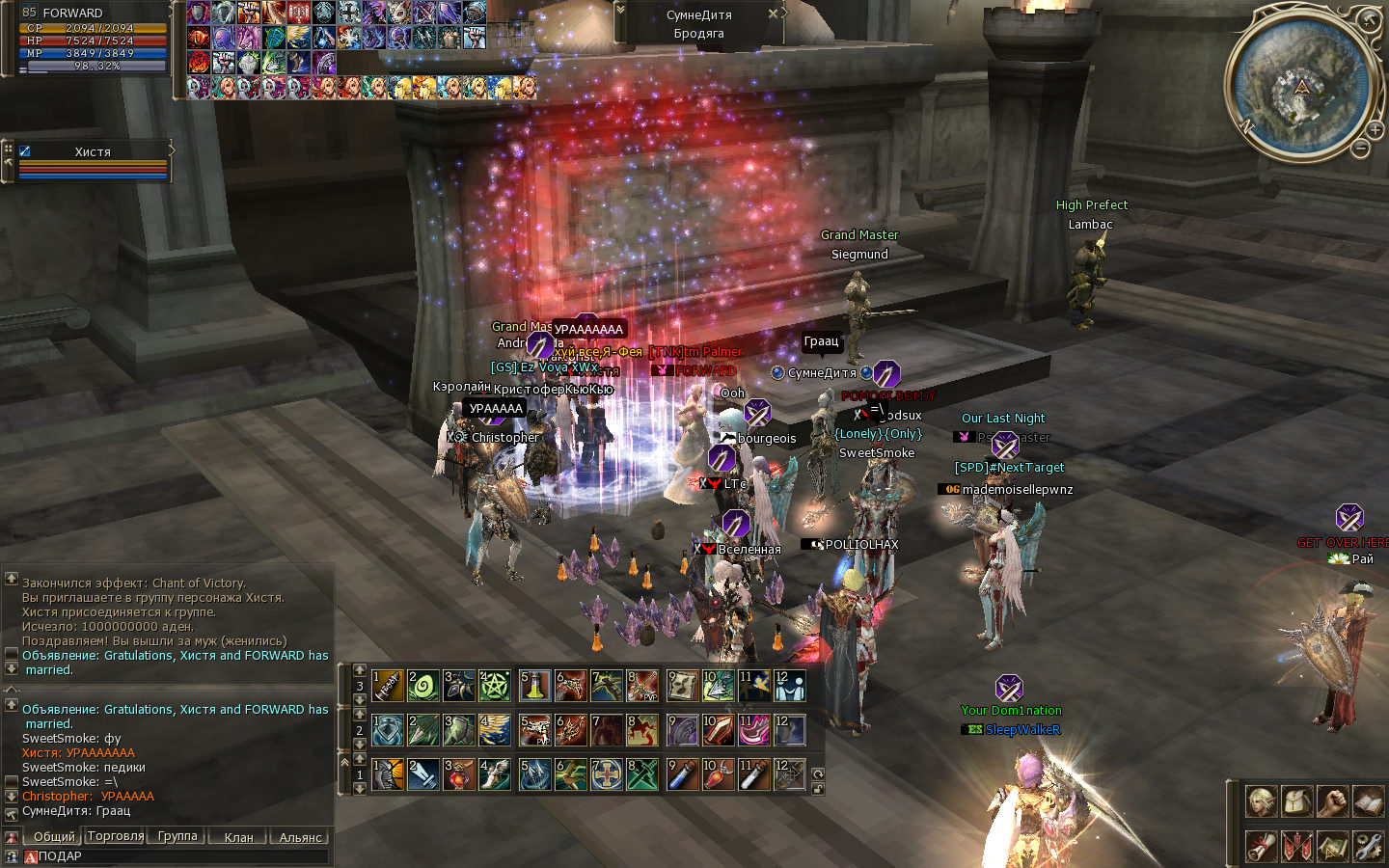The width and height of the screenshot is (1389, 868).
Task: Open the actions fist icon
Action: click(x=1332, y=800)
